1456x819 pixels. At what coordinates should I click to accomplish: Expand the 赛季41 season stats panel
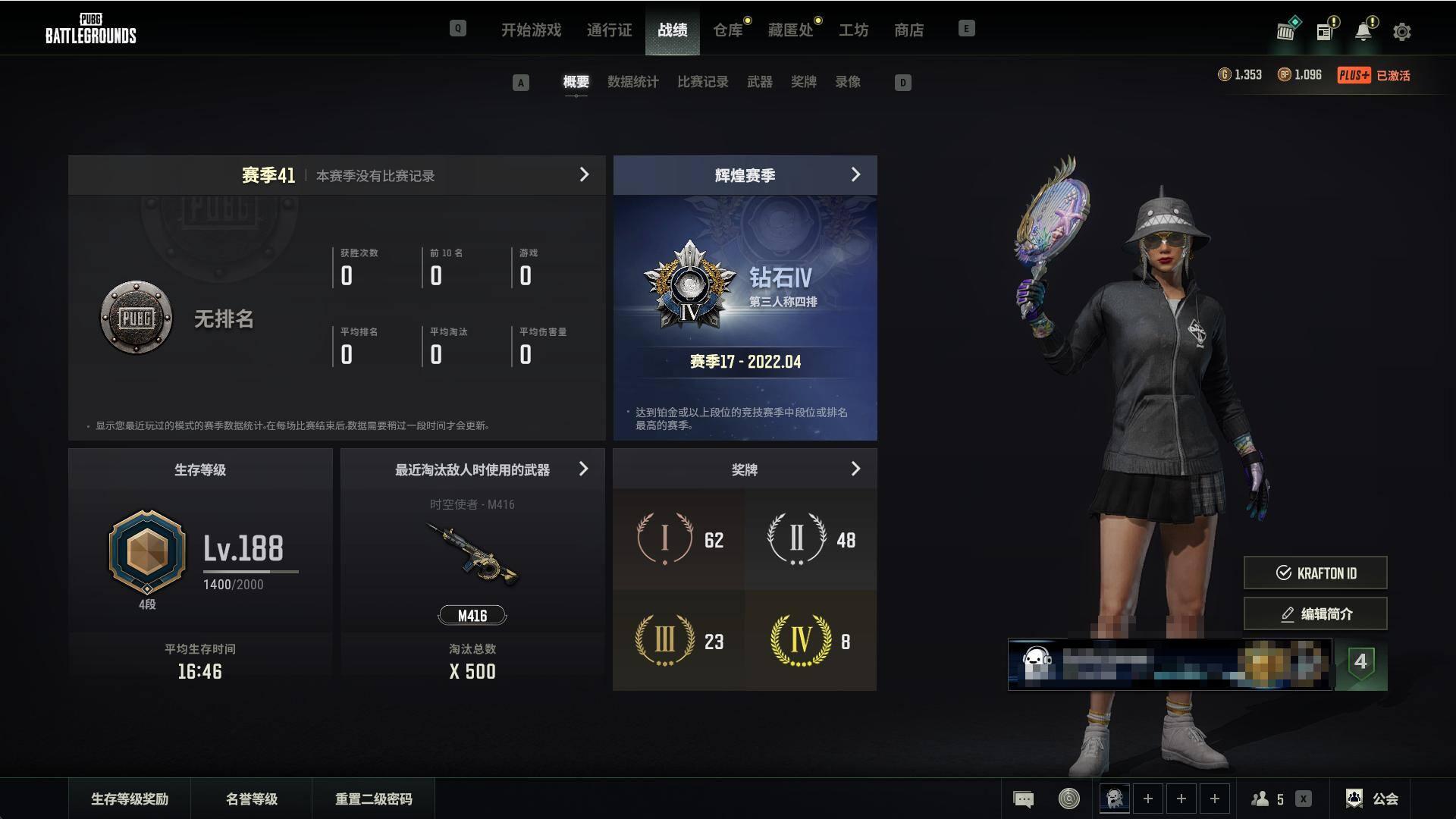click(x=584, y=175)
